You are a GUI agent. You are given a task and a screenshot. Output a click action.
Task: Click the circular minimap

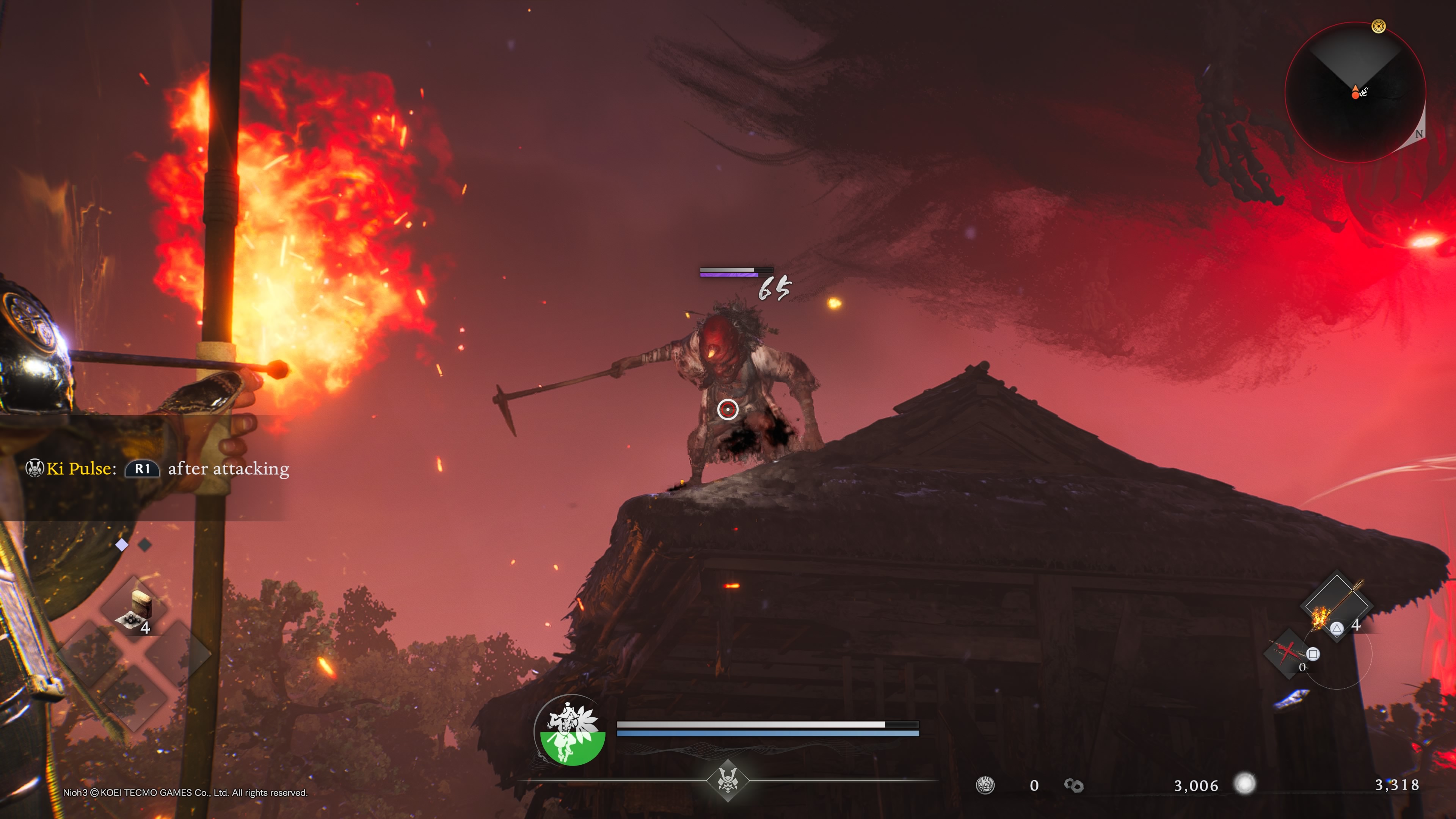(1355, 92)
